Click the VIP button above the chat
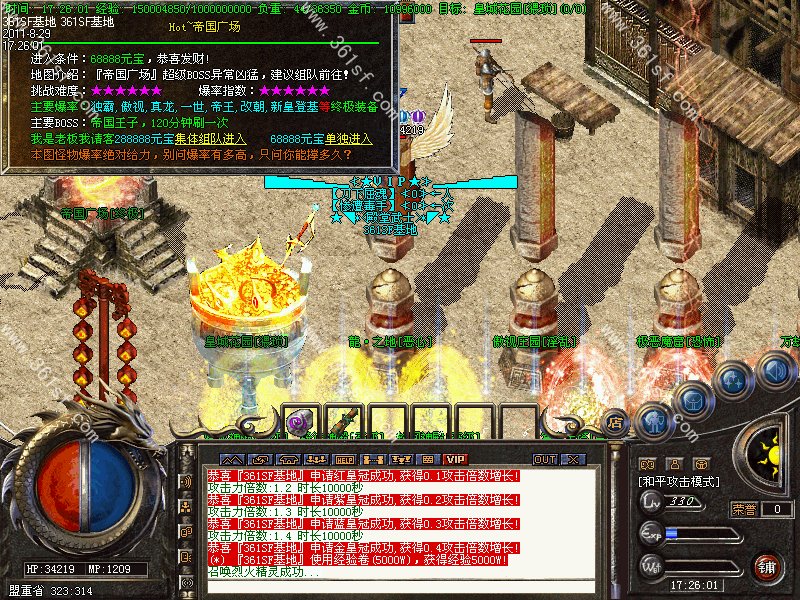800x600 pixels. coord(455,459)
